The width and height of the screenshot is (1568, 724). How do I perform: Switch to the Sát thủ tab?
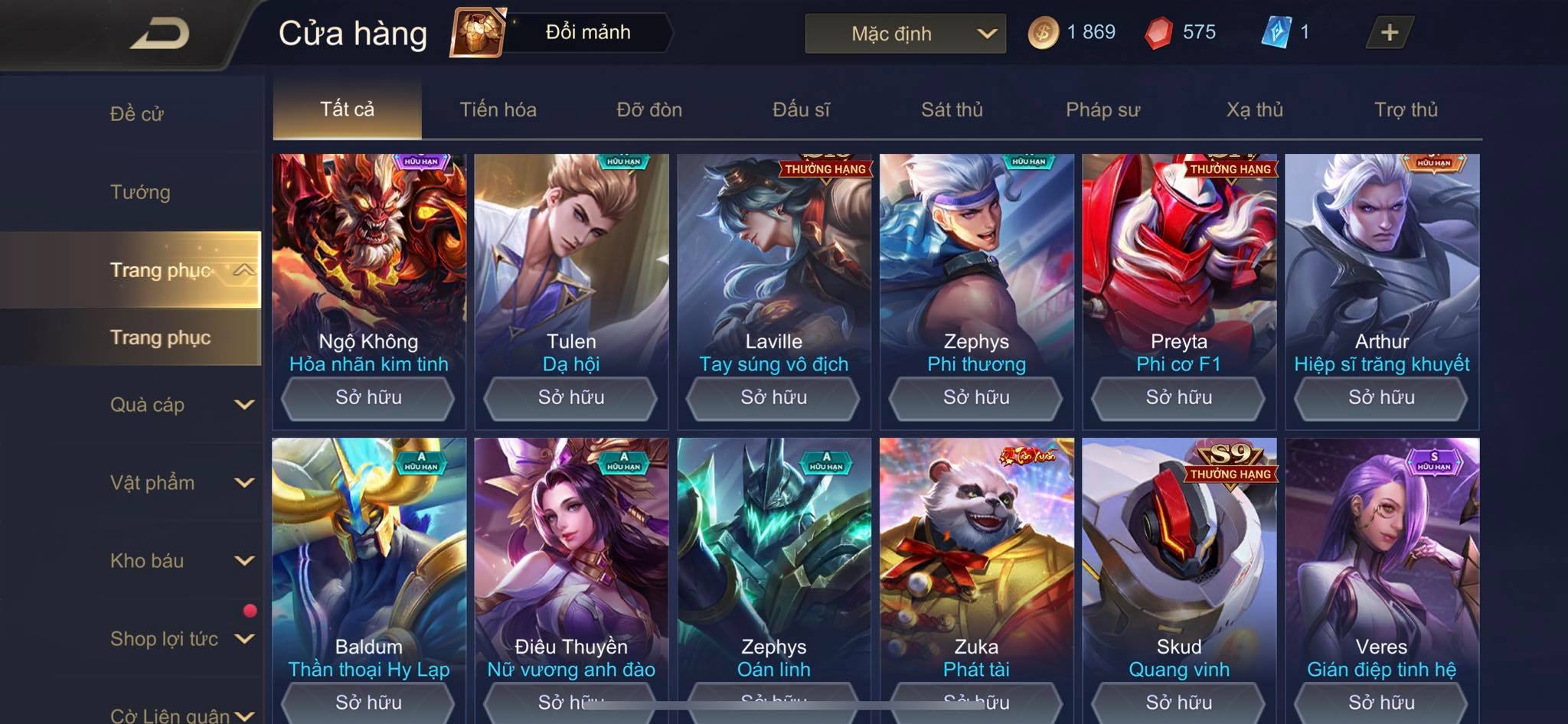952,109
